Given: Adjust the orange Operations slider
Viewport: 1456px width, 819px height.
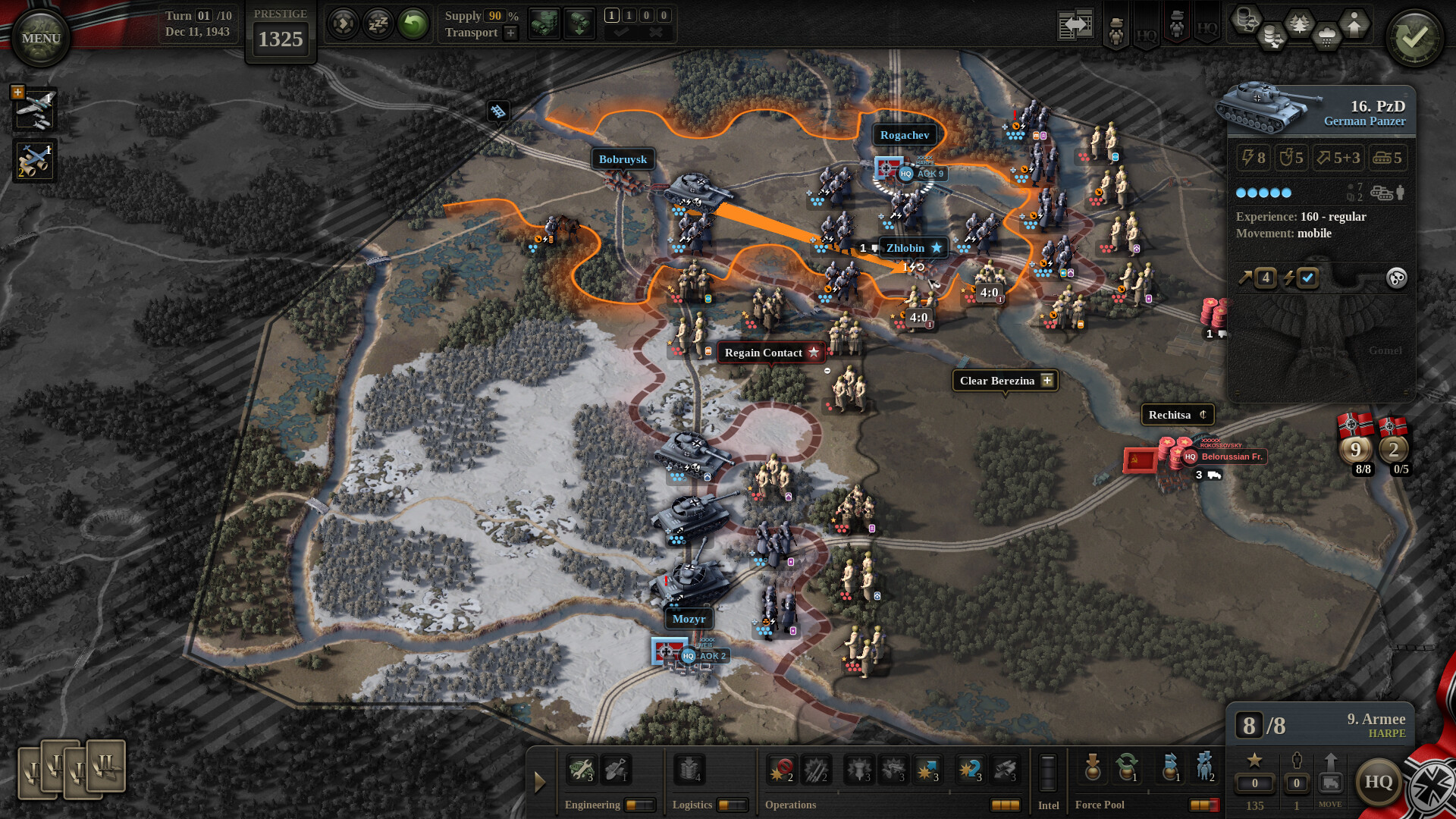Looking at the screenshot, I should pos(1006,805).
